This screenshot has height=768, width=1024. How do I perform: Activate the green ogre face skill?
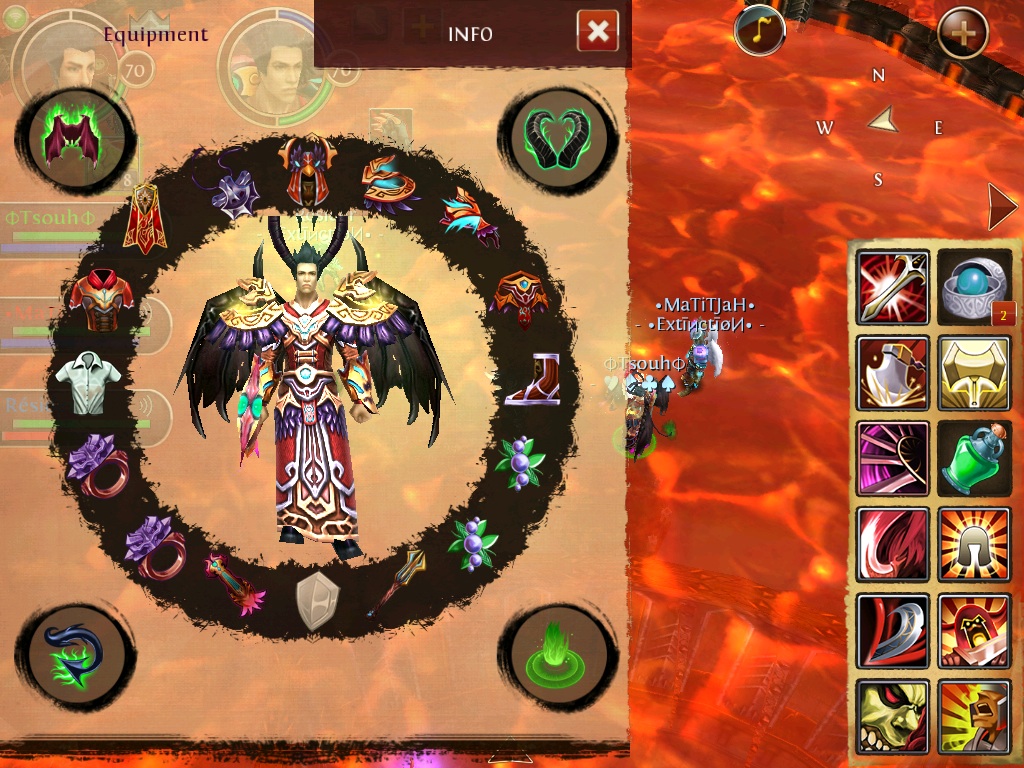pyautogui.click(x=893, y=716)
